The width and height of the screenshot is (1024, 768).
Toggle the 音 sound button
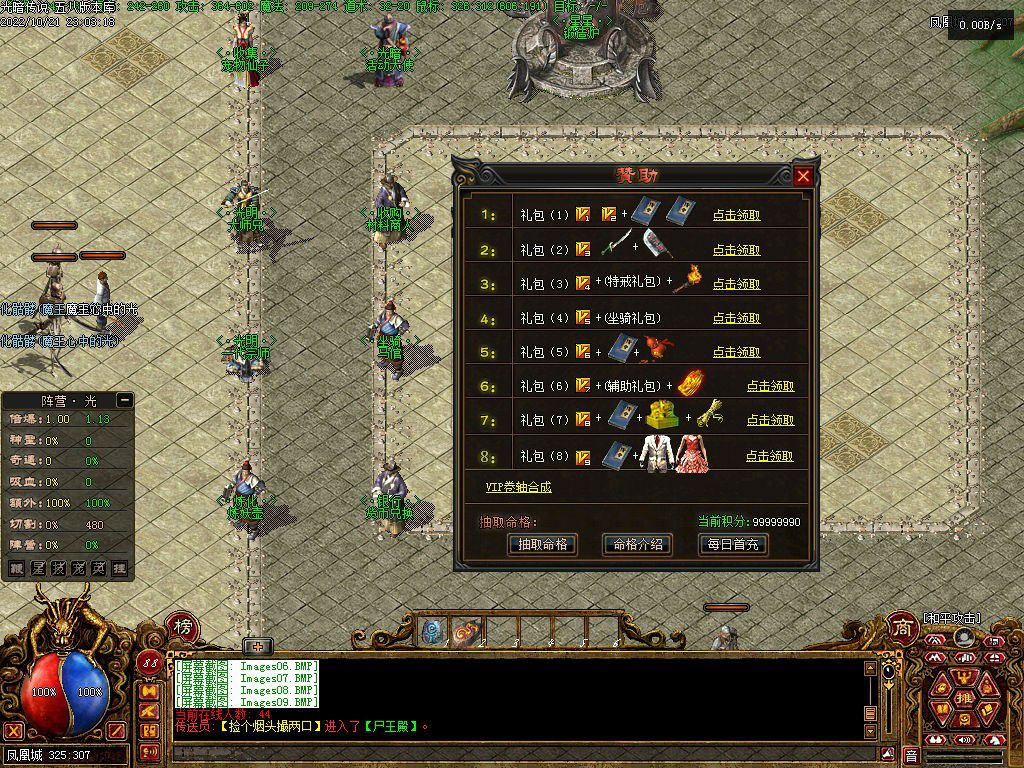click(x=911, y=756)
